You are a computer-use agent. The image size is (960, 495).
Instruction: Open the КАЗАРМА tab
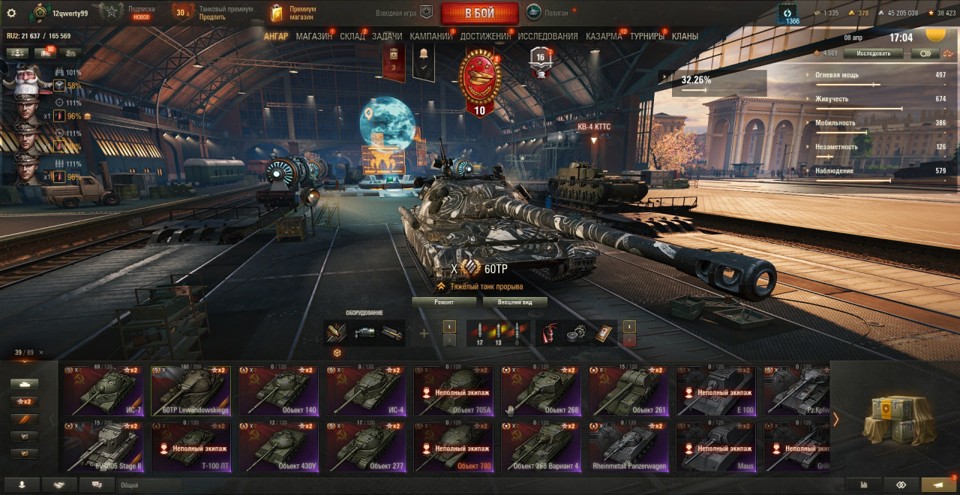tap(604, 36)
